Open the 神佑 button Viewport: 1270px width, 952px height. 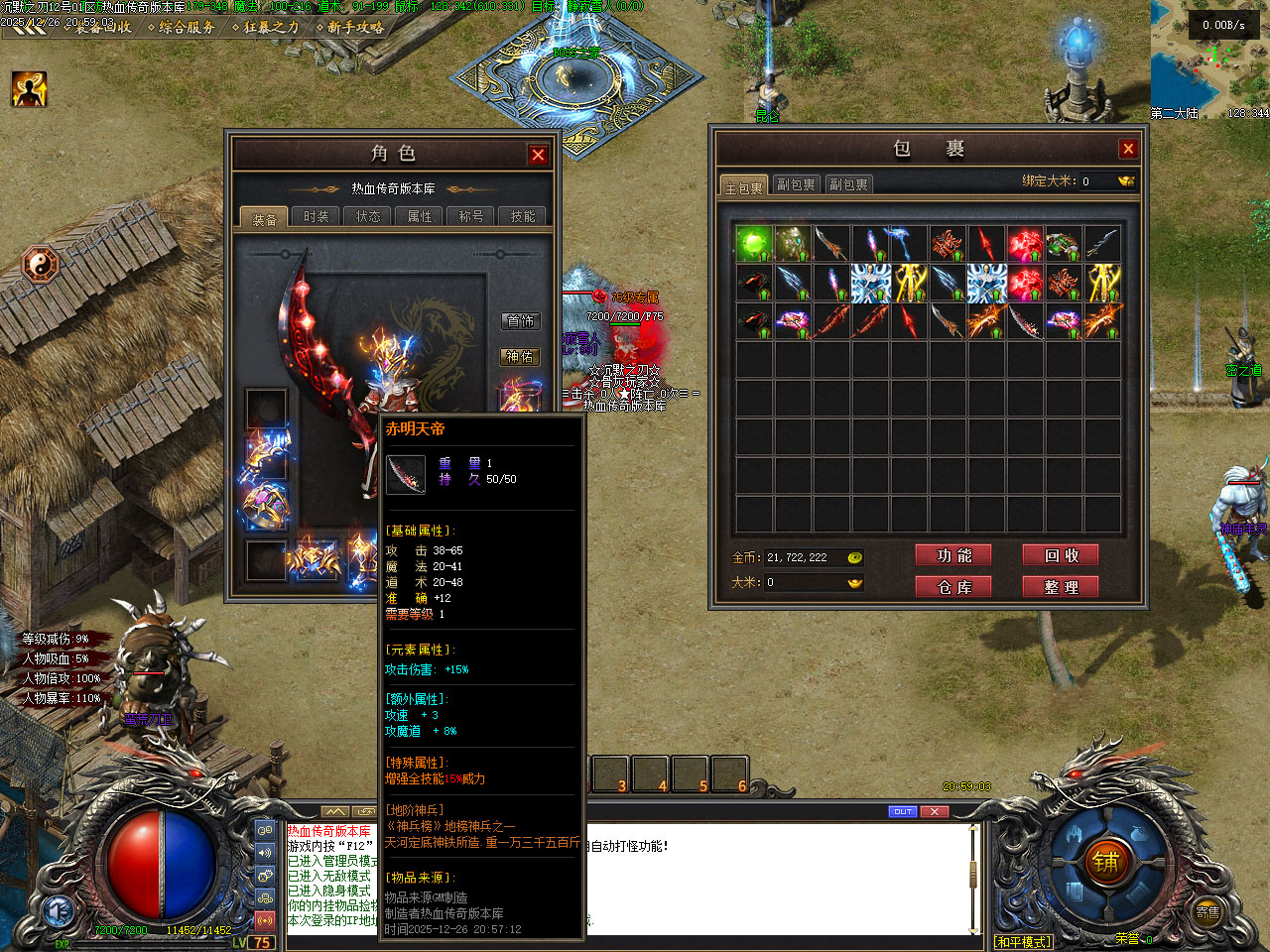(520, 357)
